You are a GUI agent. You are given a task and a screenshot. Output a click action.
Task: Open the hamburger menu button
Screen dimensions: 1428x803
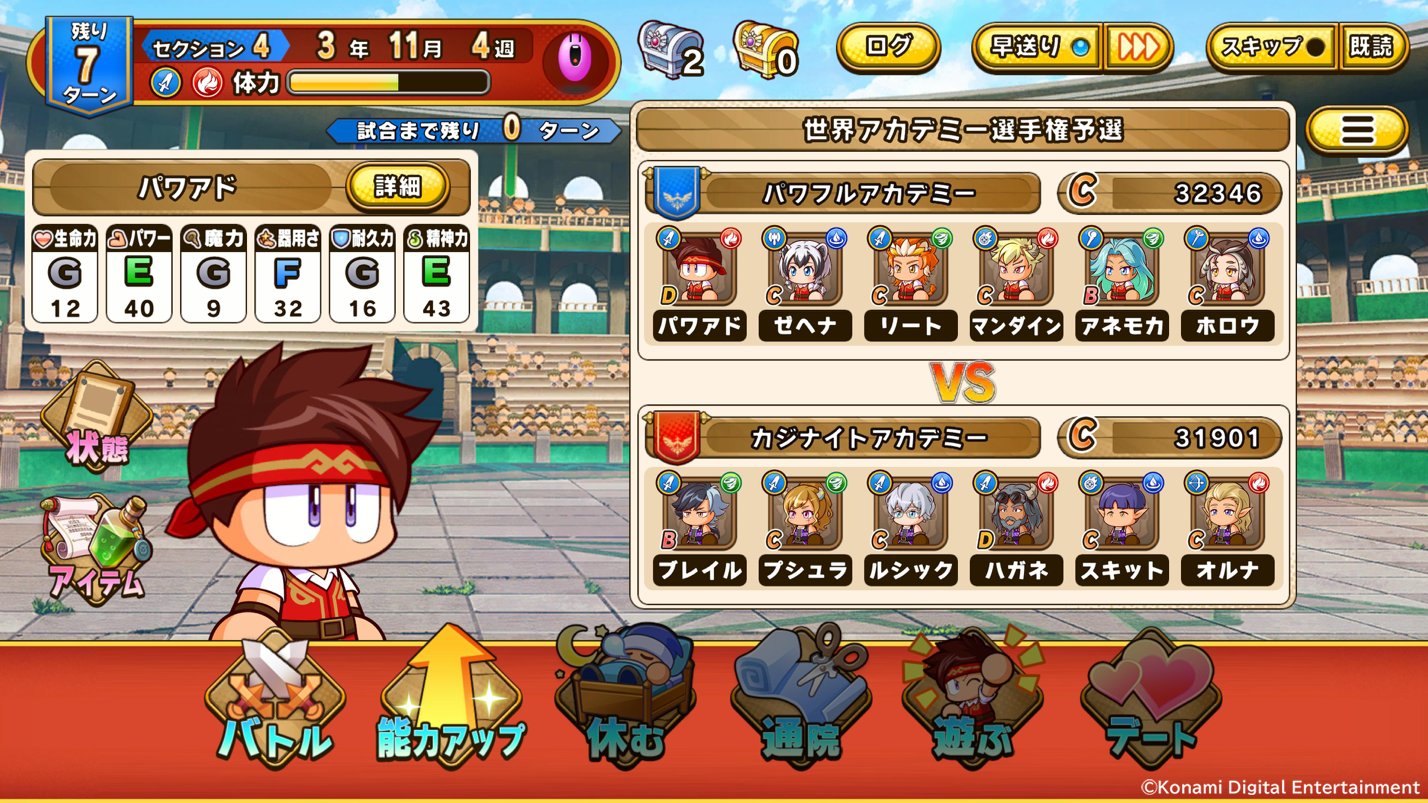(1355, 129)
